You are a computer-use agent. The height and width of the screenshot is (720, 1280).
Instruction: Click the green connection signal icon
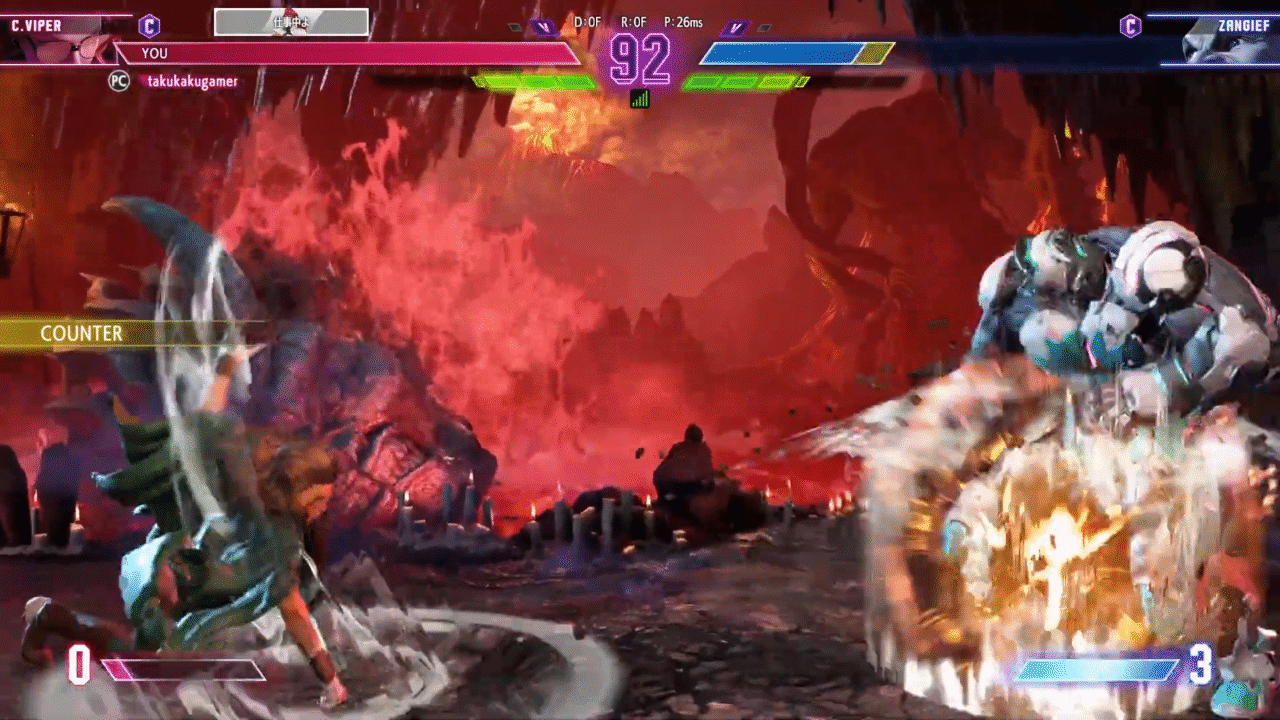(640, 98)
